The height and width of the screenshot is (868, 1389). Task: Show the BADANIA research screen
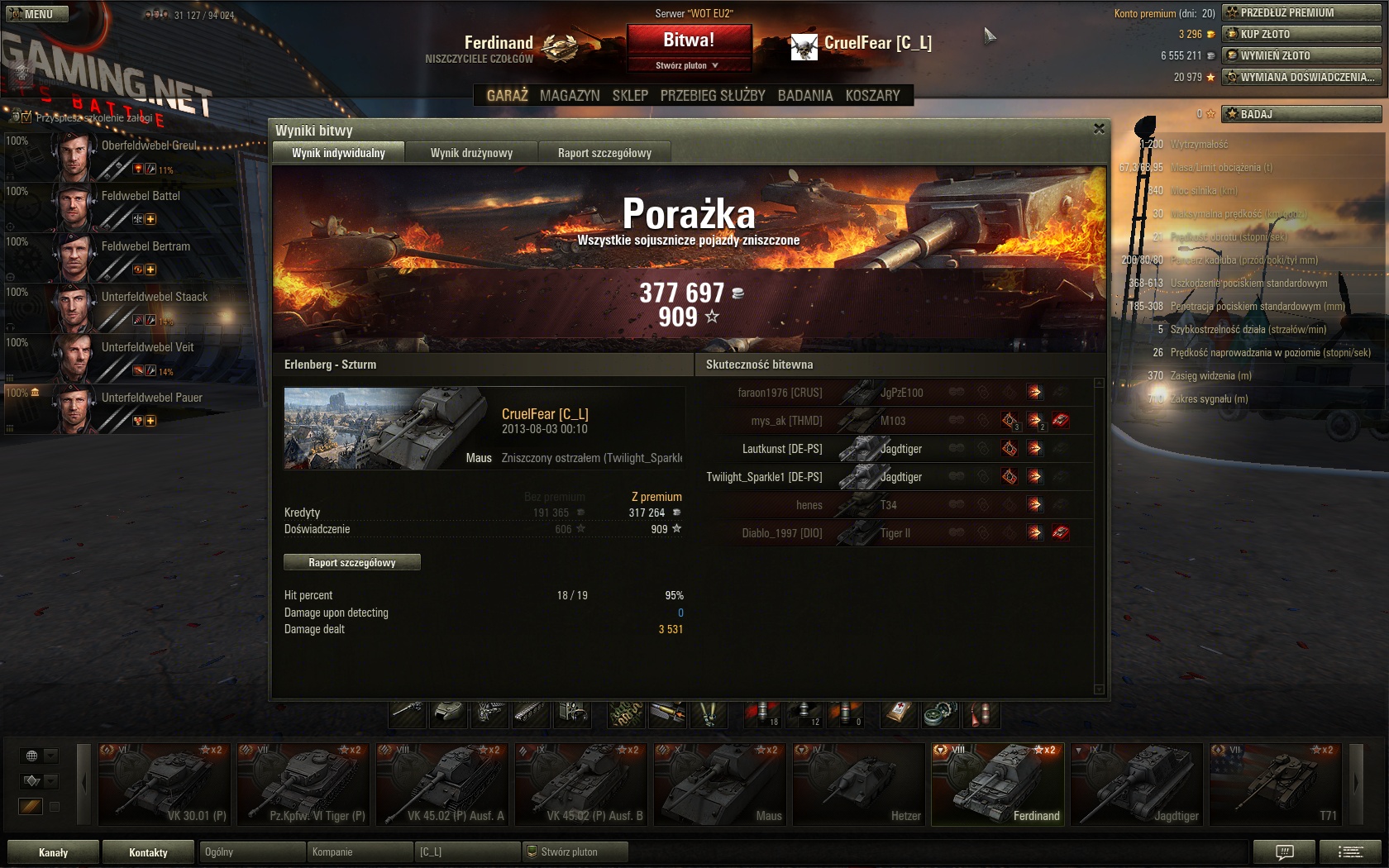[804, 96]
